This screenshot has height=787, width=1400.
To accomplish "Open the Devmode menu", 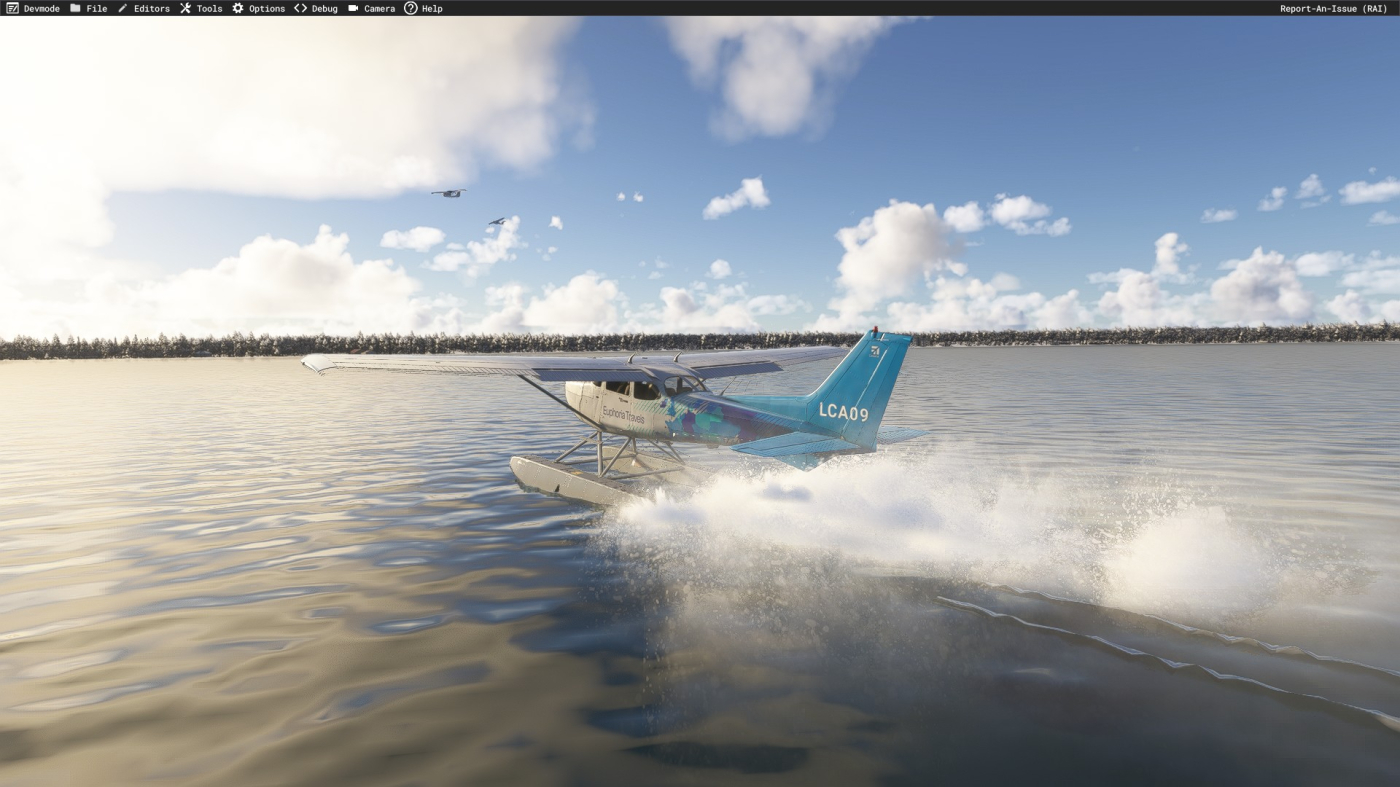I will (33, 8).
